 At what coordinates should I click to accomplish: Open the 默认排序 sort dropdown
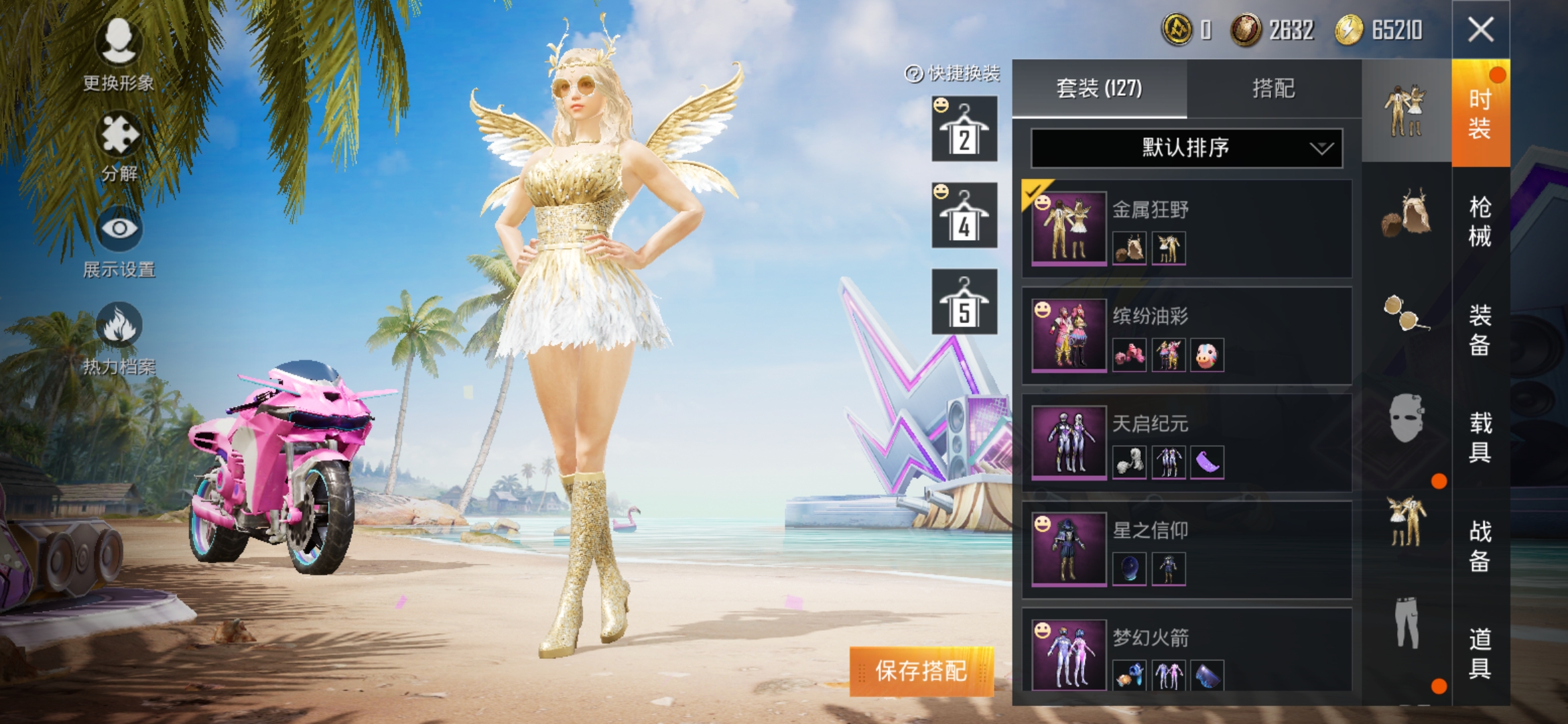[x=1186, y=148]
